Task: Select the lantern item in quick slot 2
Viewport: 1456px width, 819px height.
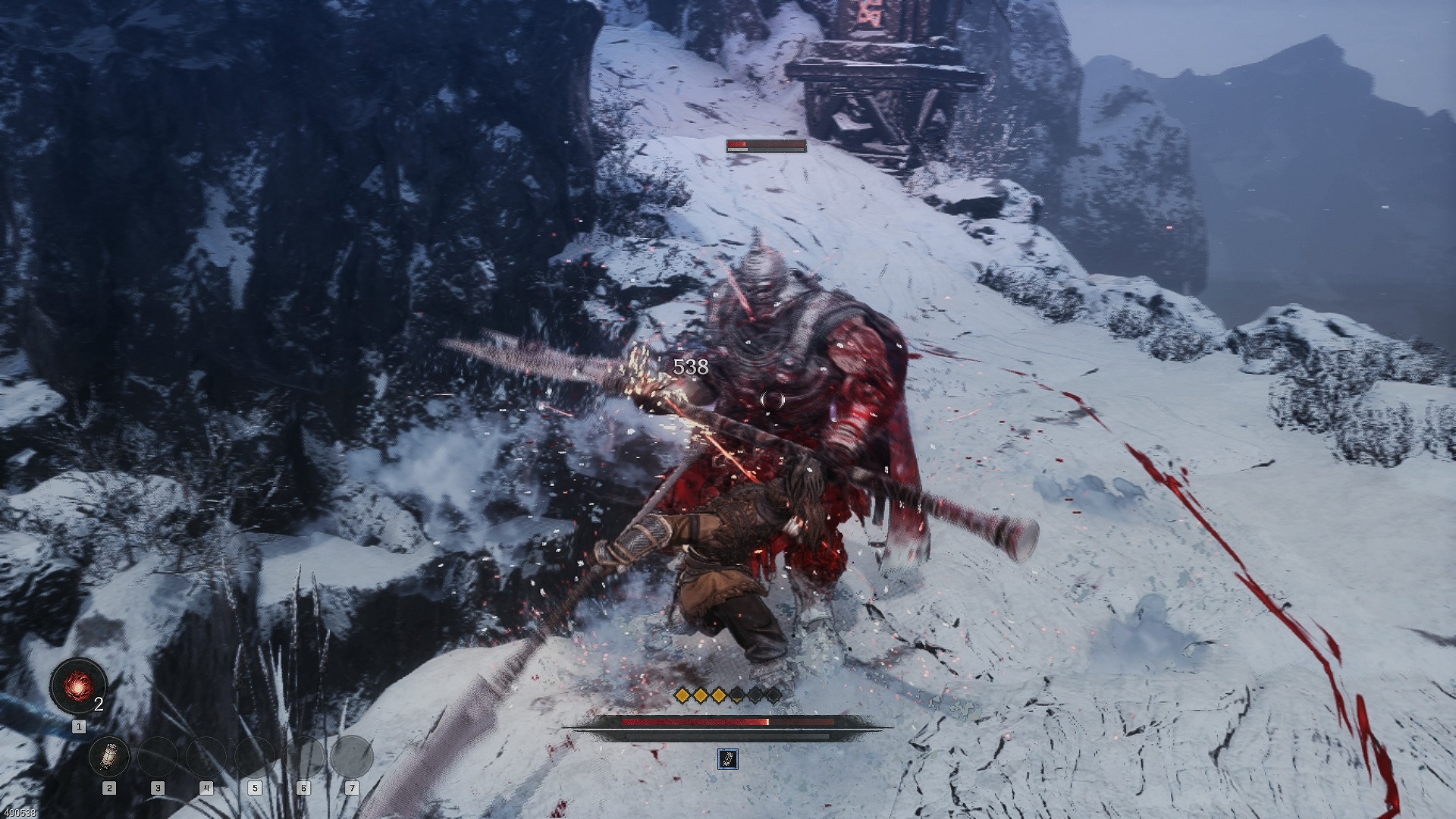Action: [x=109, y=756]
